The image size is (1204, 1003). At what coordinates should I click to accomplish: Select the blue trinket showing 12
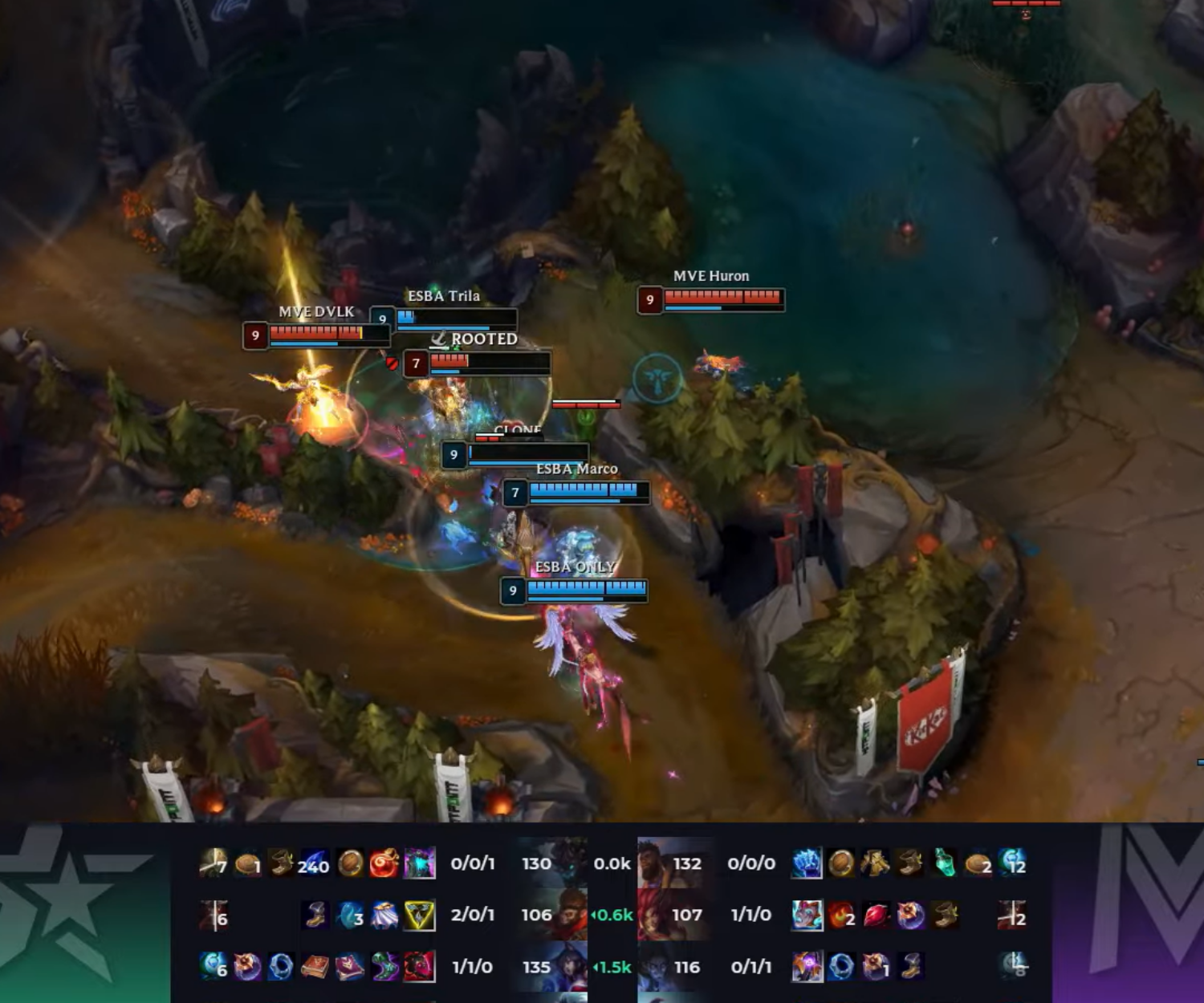tap(1014, 863)
